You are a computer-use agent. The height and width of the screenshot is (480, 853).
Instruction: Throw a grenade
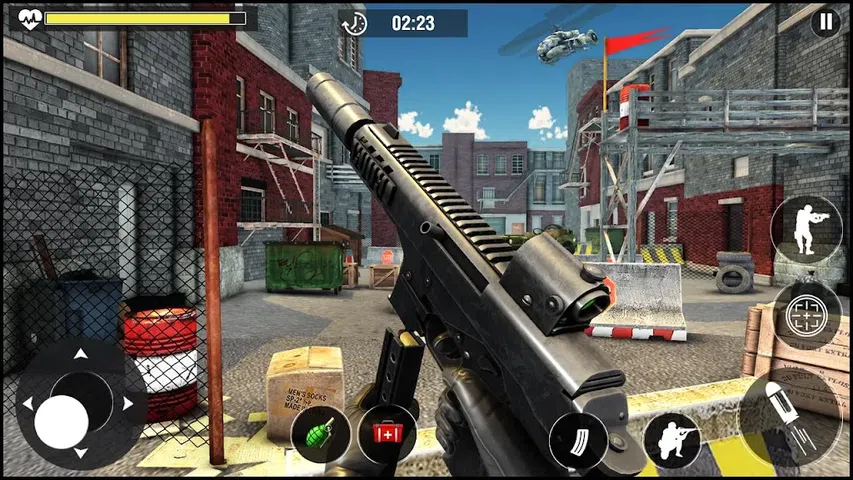(x=320, y=433)
